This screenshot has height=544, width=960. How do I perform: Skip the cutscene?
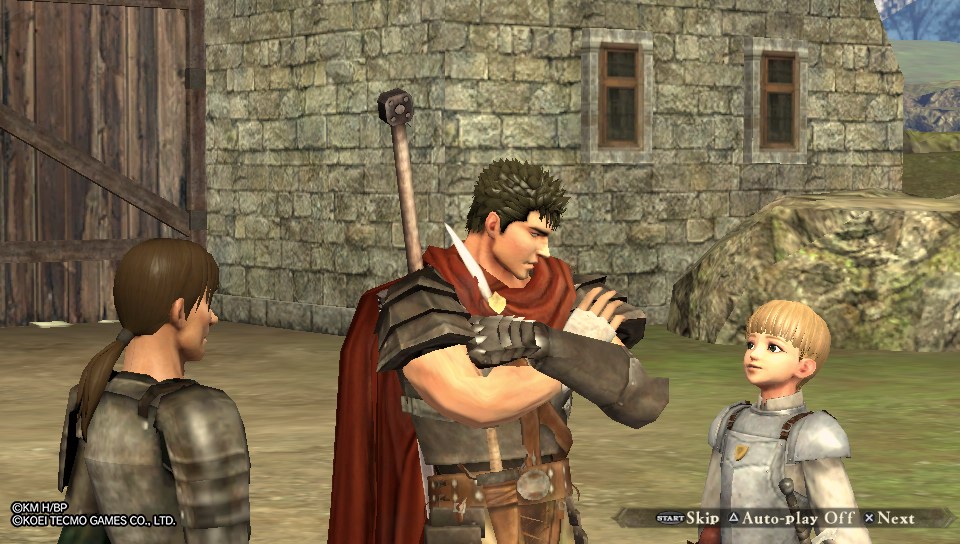[x=688, y=518]
